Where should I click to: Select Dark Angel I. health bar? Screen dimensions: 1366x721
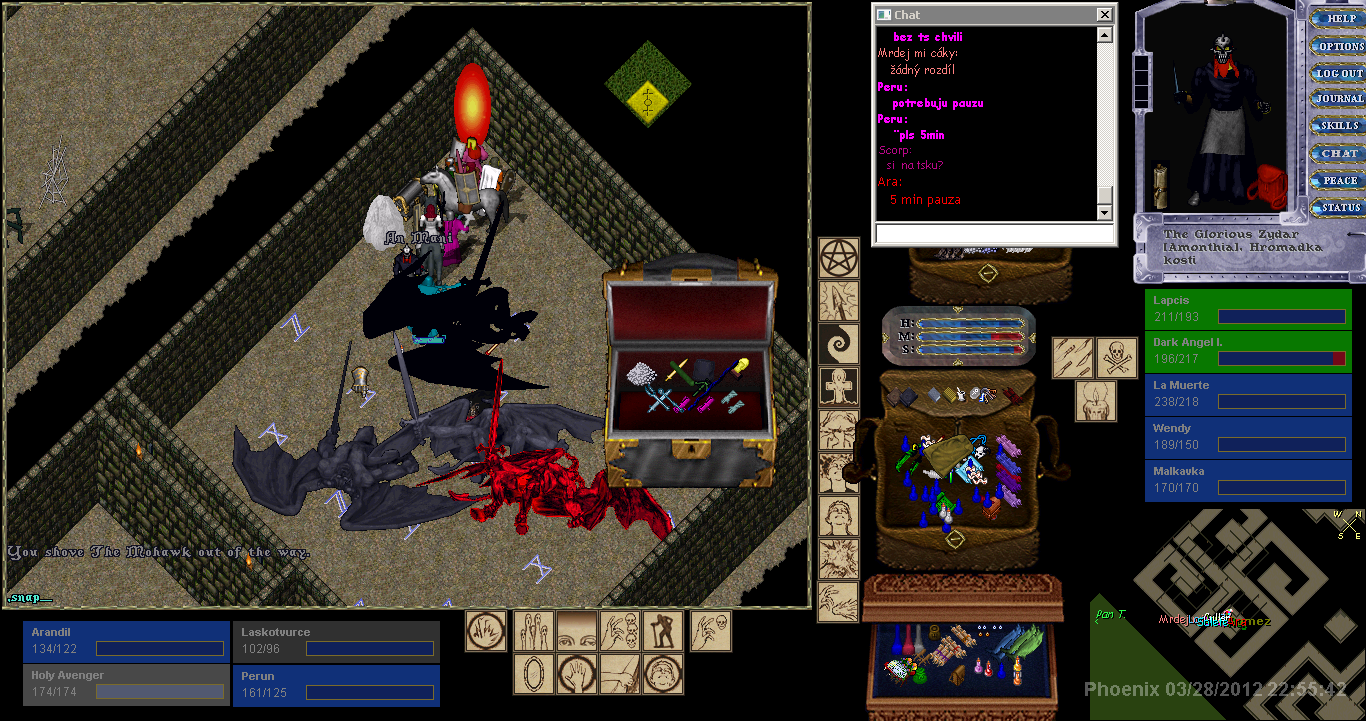(x=1247, y=351)
